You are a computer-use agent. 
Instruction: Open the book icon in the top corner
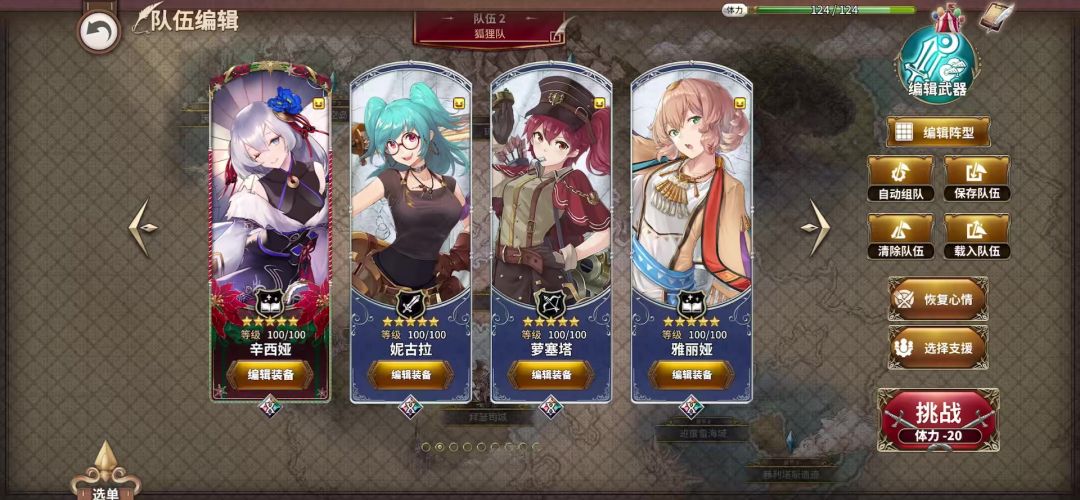pyautogui.click(x=996, y=17)
